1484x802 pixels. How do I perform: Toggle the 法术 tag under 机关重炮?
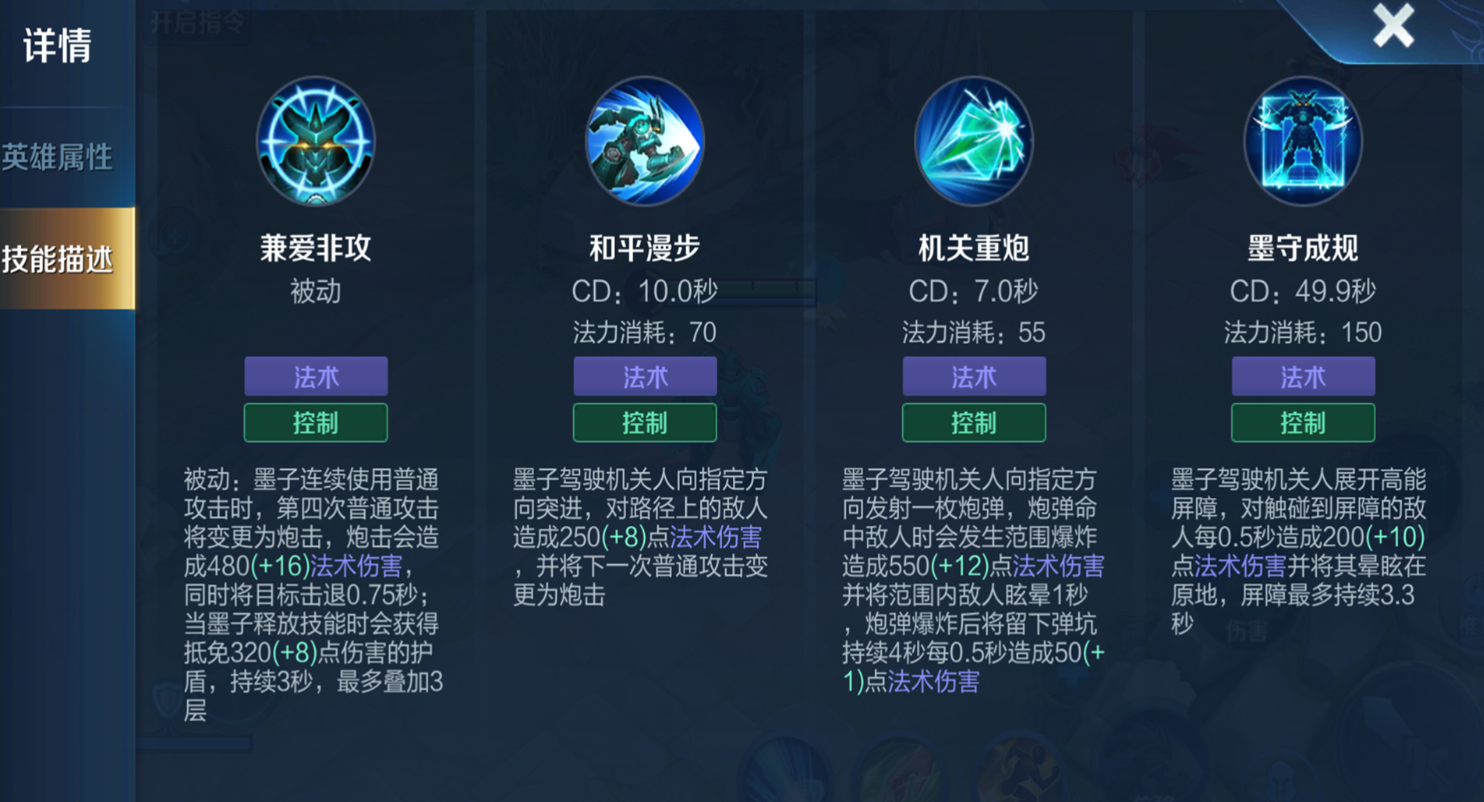(973, 376)
